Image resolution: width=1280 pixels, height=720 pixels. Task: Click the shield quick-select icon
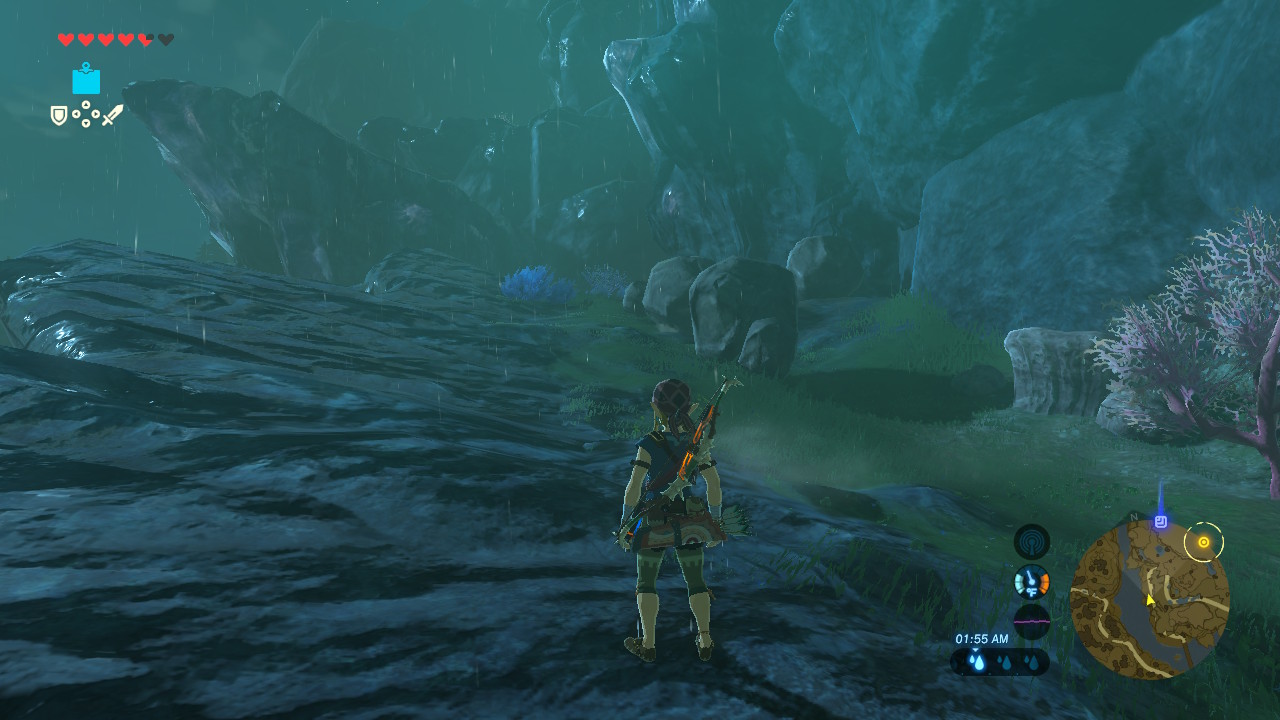point(59,116)
